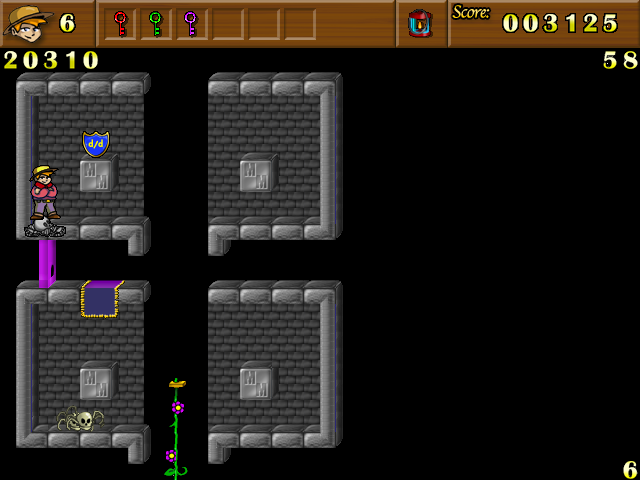
Task: Select the green key slot
Action: coord(155,23)
